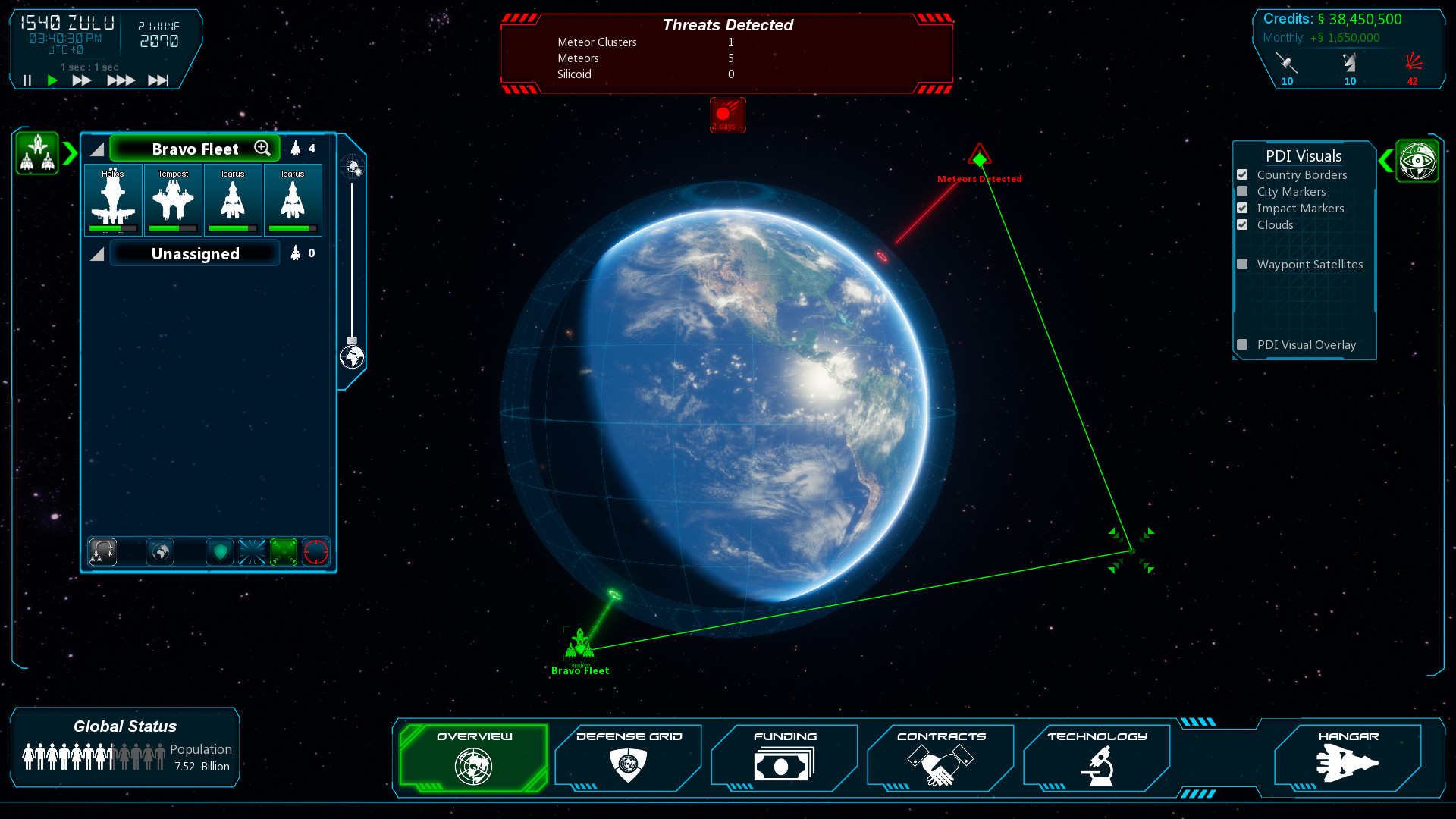Select the fleet transfer icon in Bravo Fleet panel
The height and width of the screenshot is (819, 1456).
coord(102,551)
